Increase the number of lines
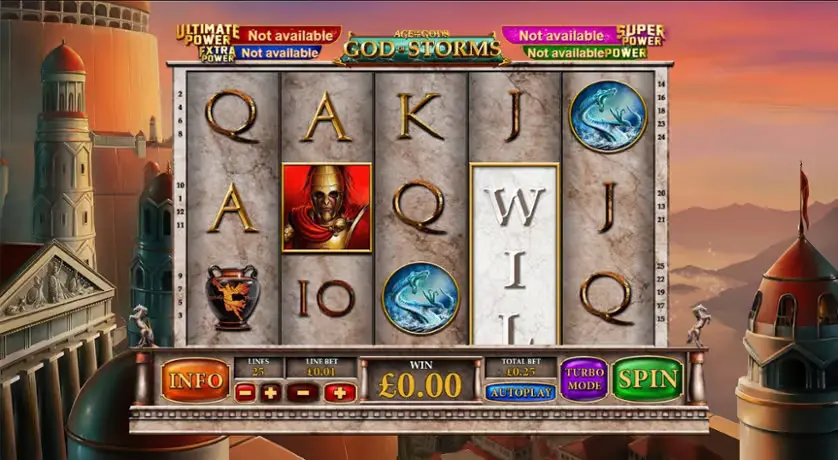838x460 pixels. click(x=270, y=393)
